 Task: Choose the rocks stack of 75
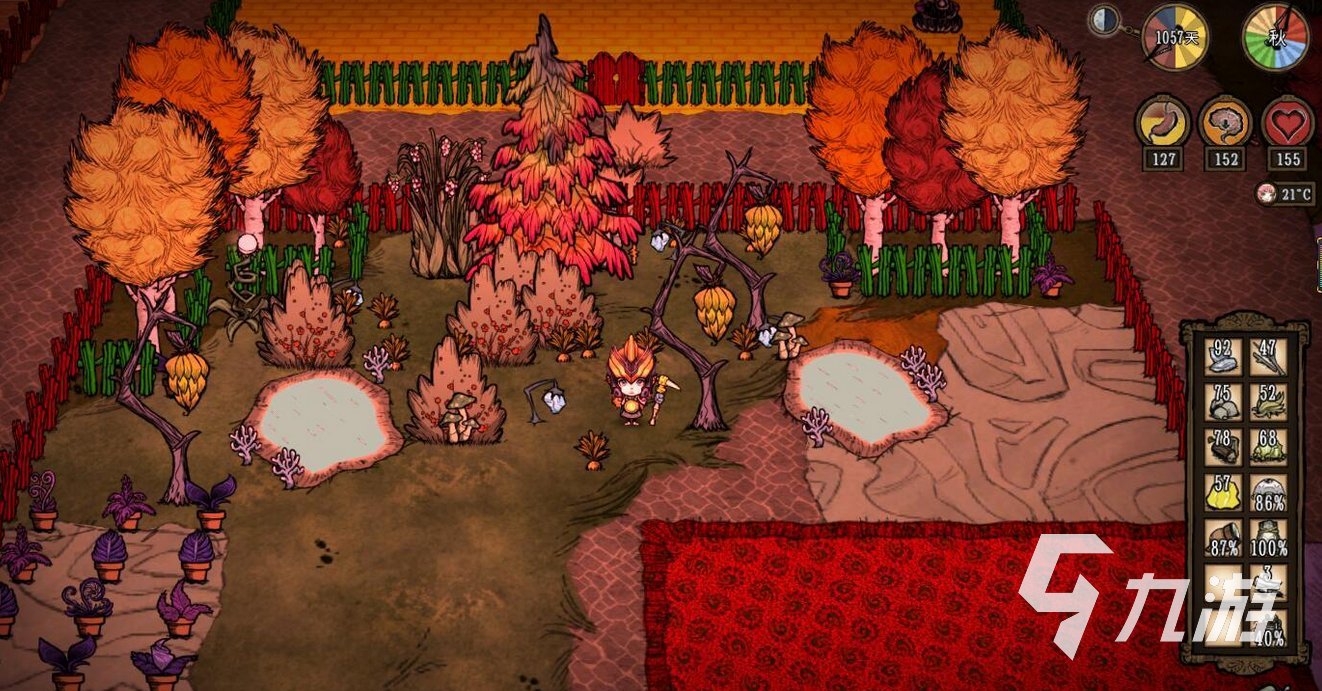(1222, 401)
